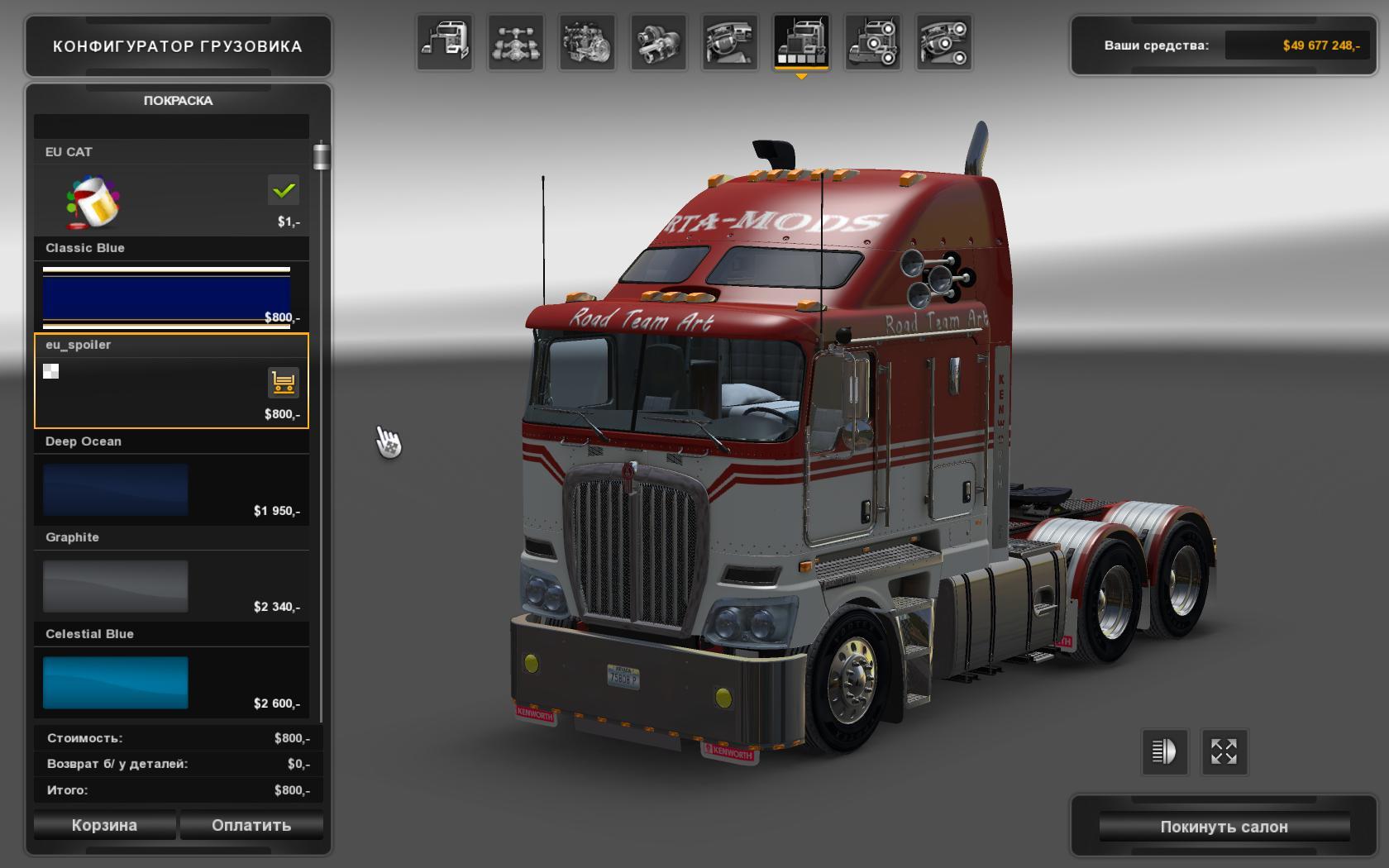
Task: Open the interior accessories category
Action: pyautogui.click(x=944, y=42)
